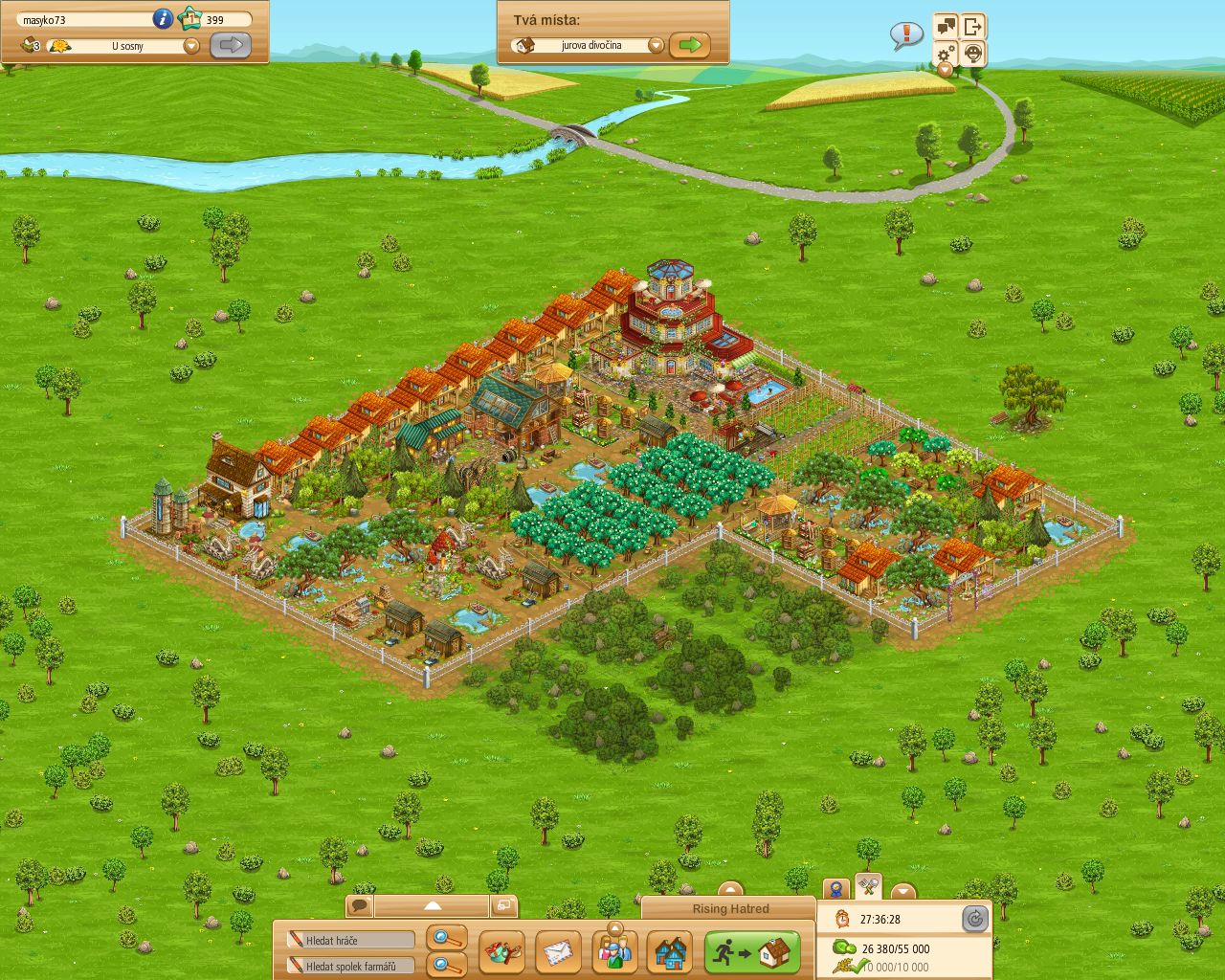Screen dimensions: 1225x980
Task: Select the "Rising Hatred" tab
Action: [x=729, y=909]
